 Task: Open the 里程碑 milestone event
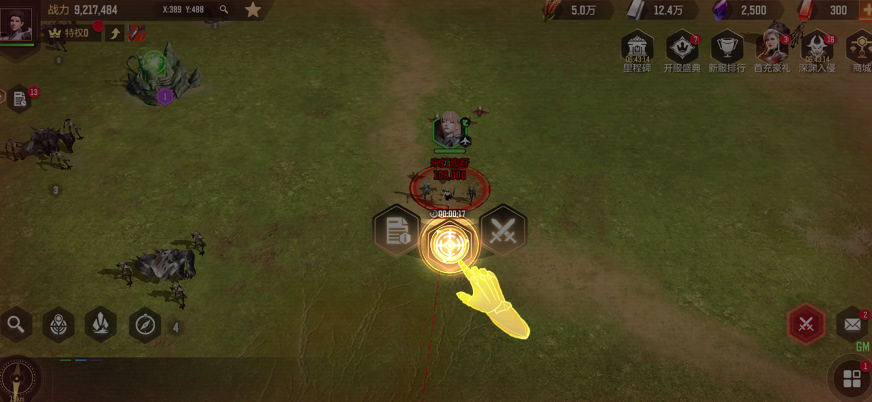pyautogui.click(x=637, y=49)
